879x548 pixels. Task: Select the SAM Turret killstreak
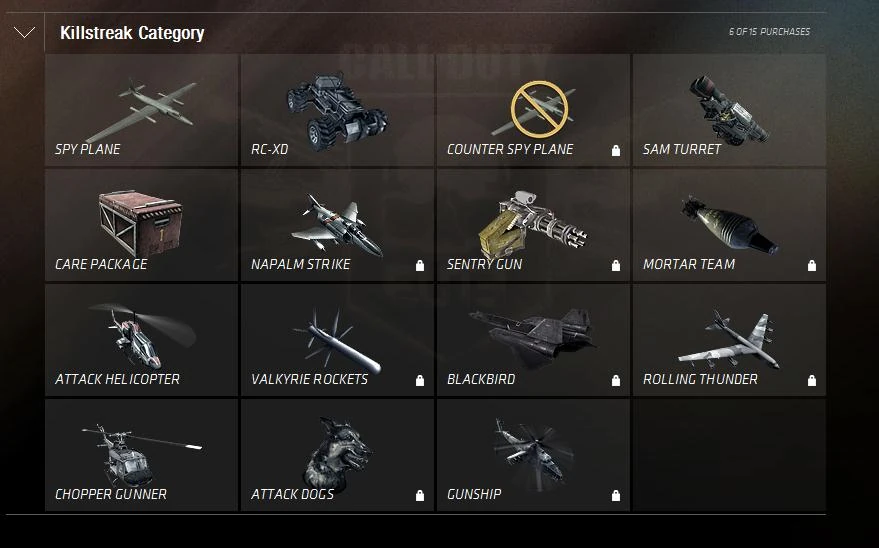729,110
